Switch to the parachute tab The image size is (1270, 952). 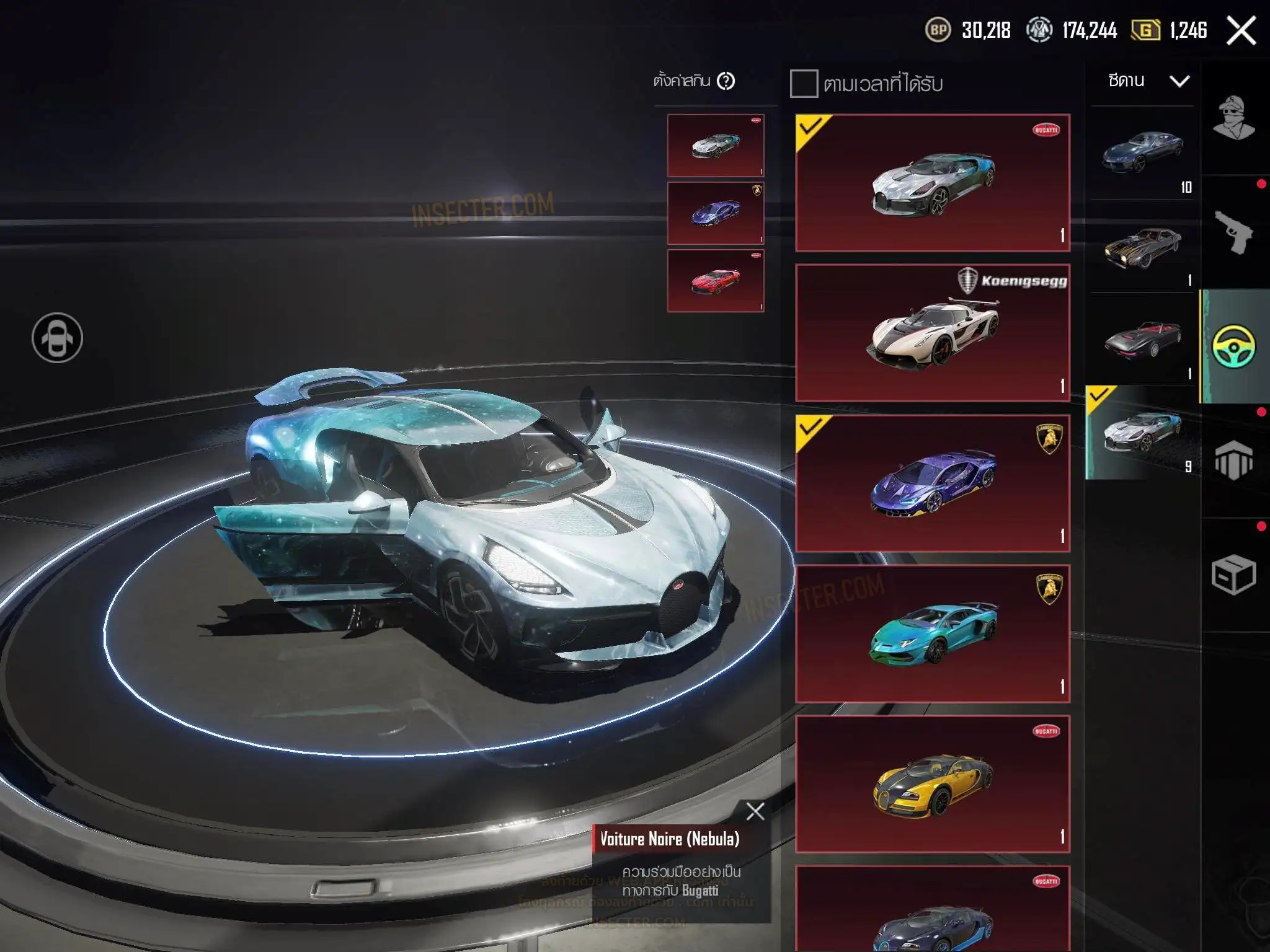tap(1233, 461)
